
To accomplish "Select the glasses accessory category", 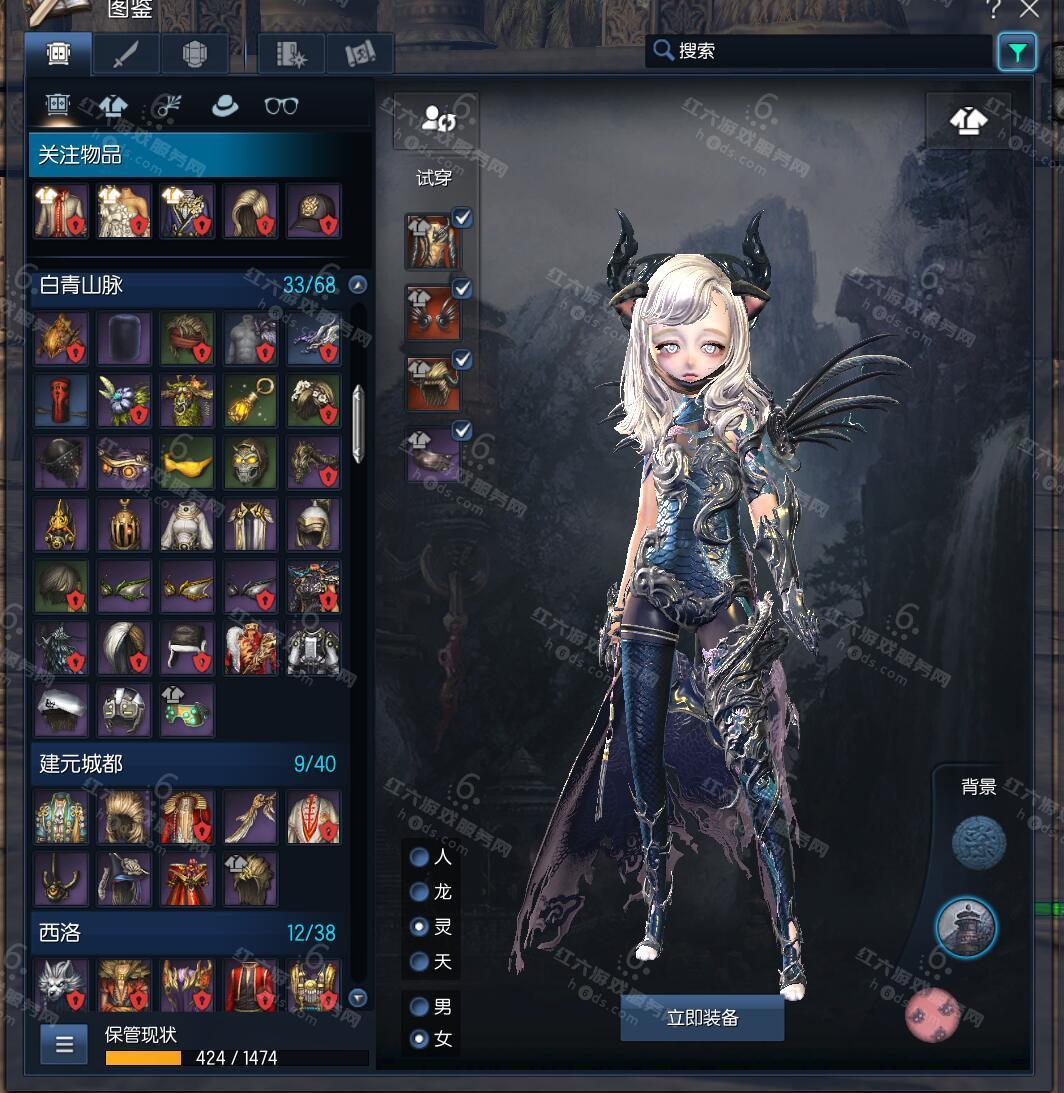I will click(x=281, y=106).
